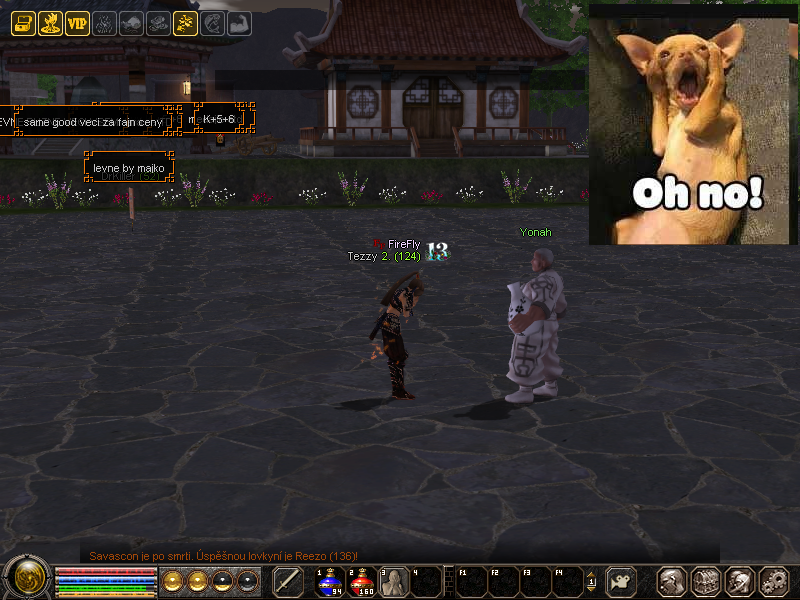Activate the item in quickslot 3
The image size is (800, 600).
[394, 581]
